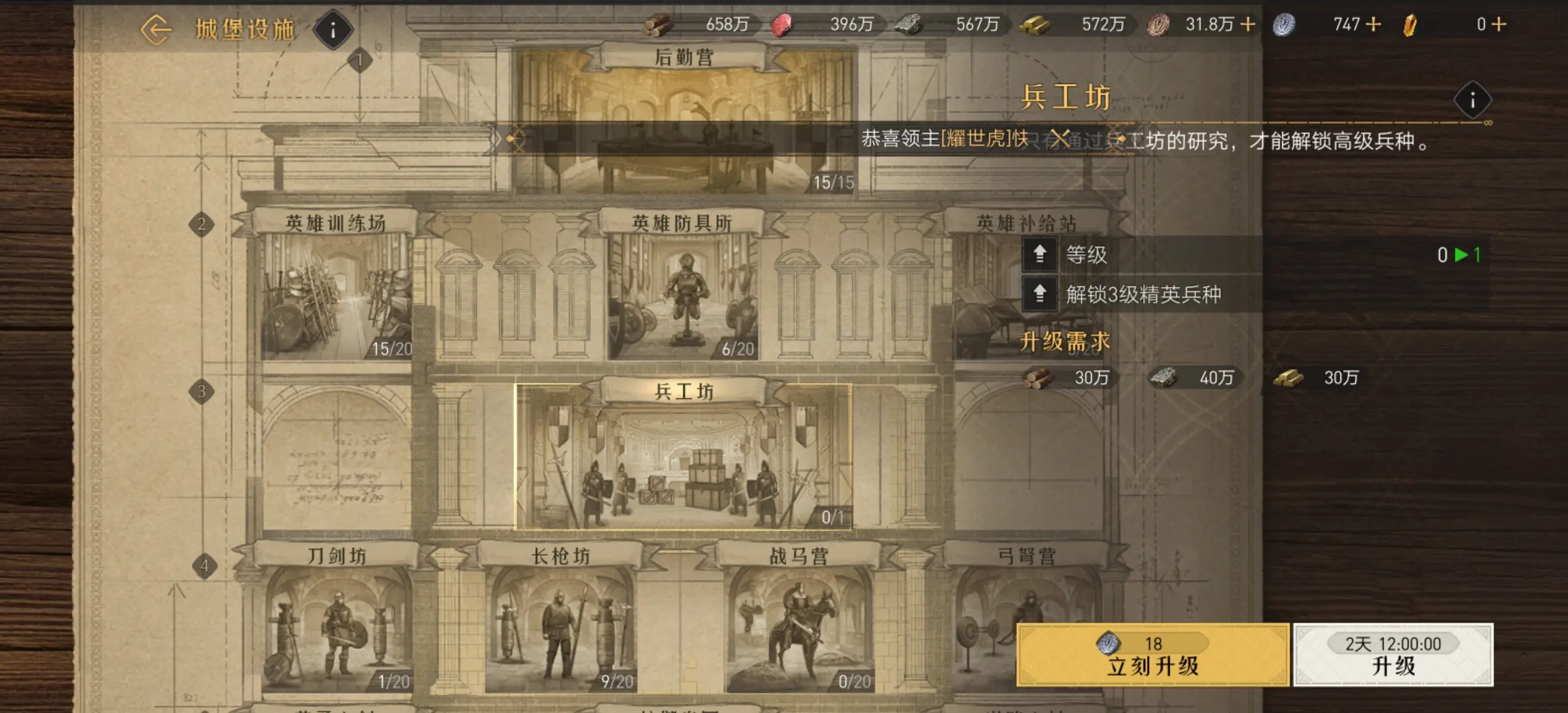Screen dimensions: 1568x713
Task: Select the 英雄训练场 facility tile
Action: click(x=336, y=290)
